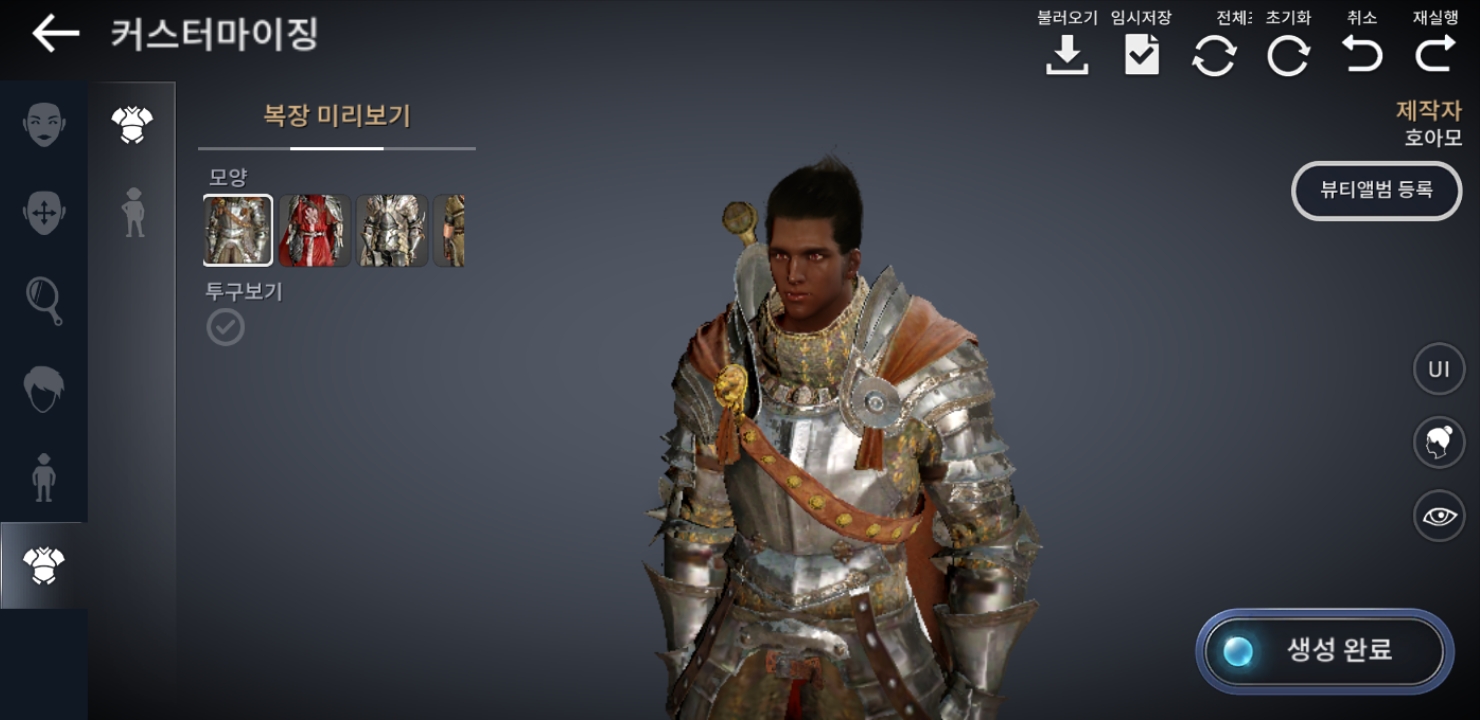
Task: Select the red robe outfit thumbnail
Action: point(315,230)
